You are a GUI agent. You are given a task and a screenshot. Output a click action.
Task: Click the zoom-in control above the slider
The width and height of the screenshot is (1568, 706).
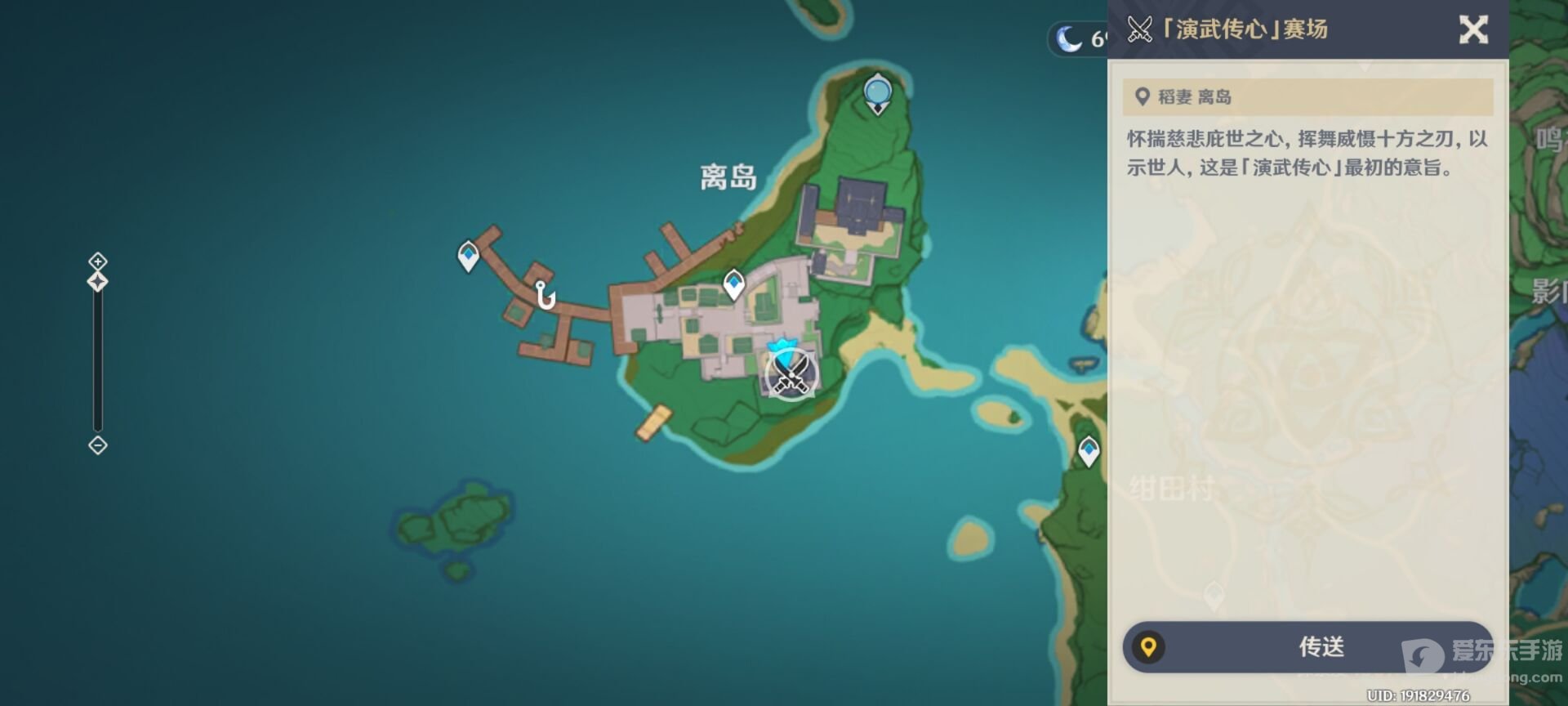(x=97, y=261)
